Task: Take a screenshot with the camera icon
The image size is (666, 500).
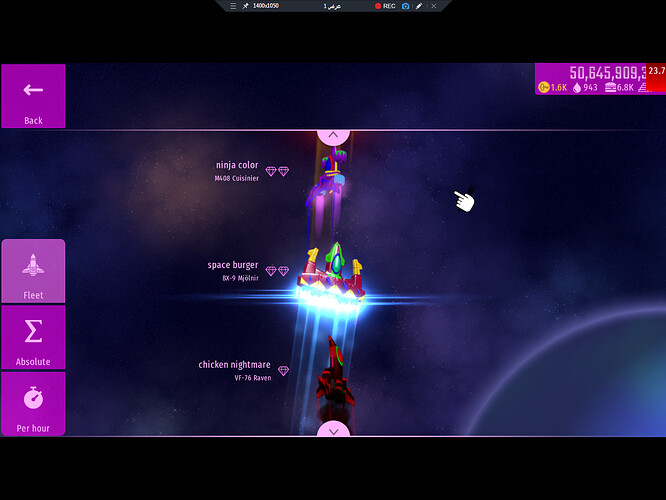Action: 405,6
